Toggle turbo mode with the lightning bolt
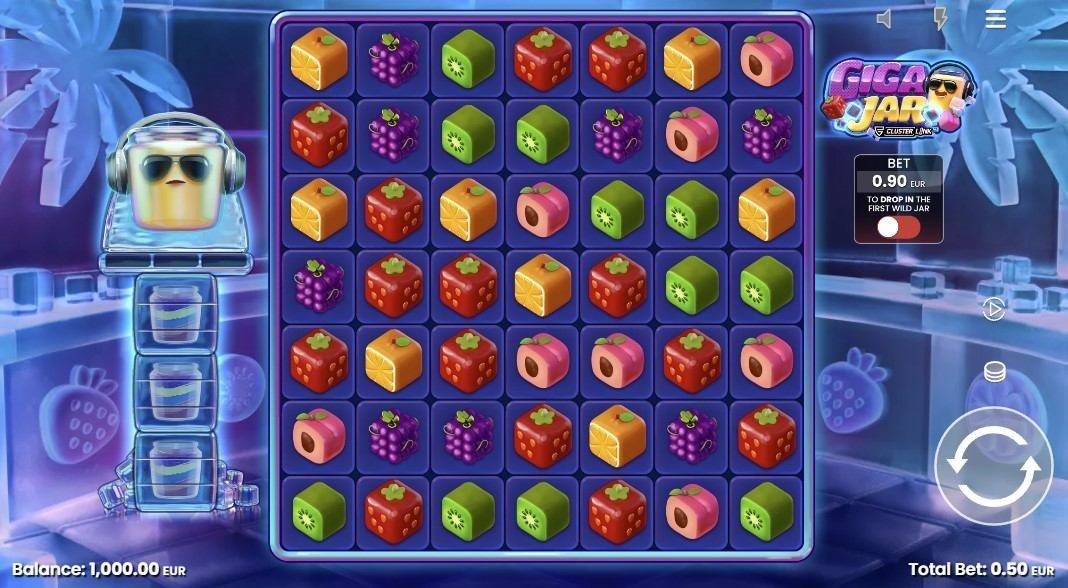The image size is (1068, 588). [940, 19]
